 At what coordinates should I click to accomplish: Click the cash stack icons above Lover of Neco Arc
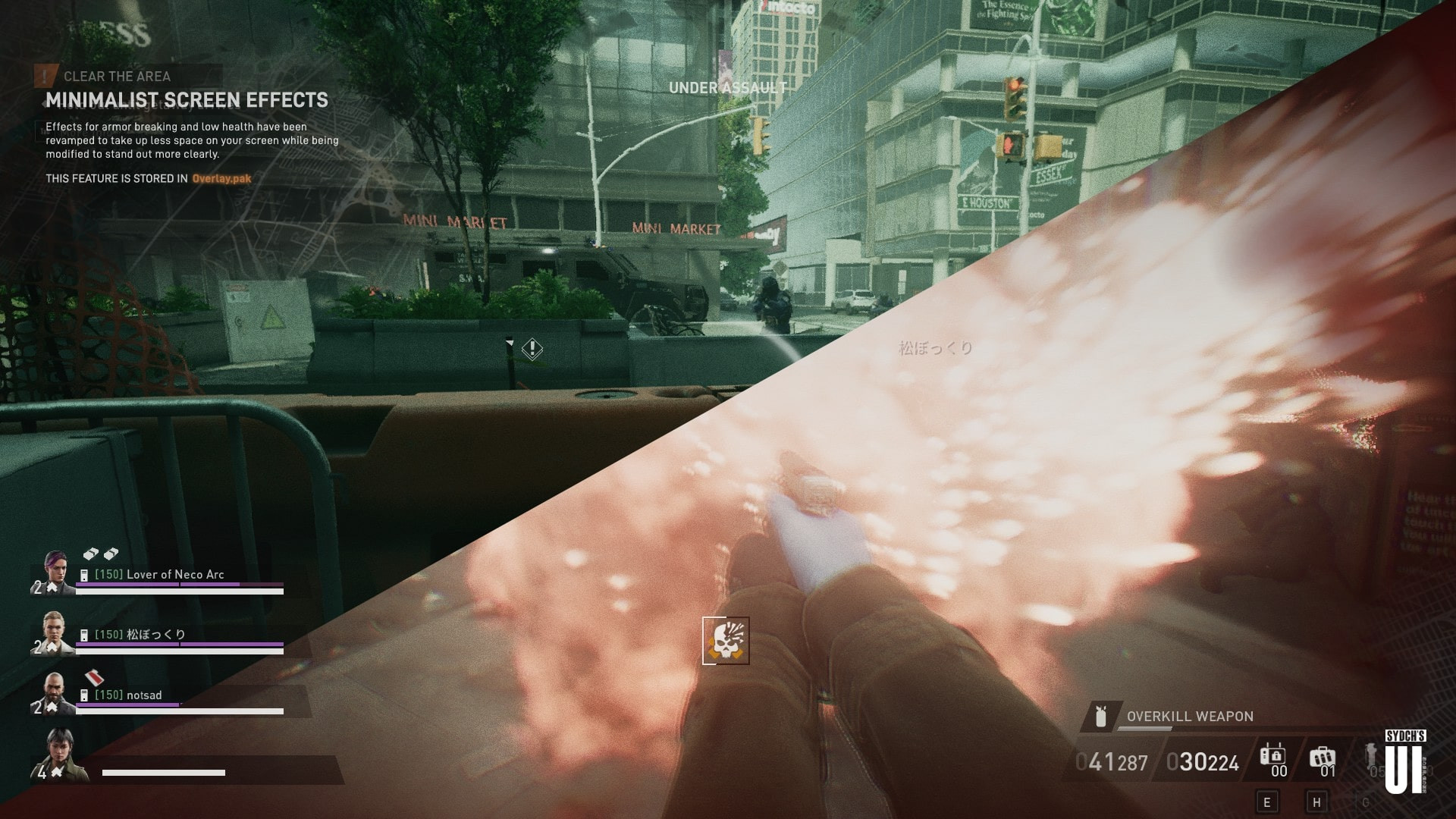[100, 554]
